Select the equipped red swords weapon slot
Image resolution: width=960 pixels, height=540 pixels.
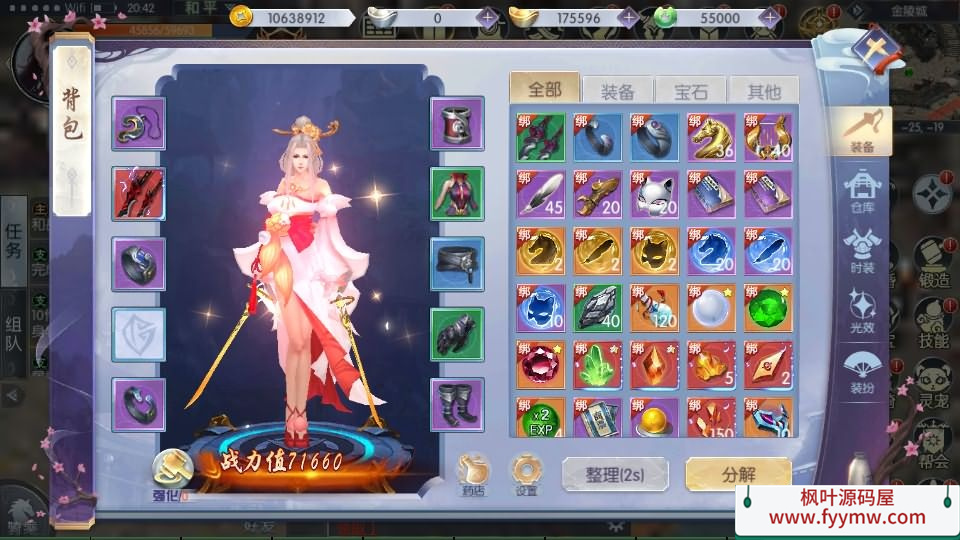click(x=139, y=194)
